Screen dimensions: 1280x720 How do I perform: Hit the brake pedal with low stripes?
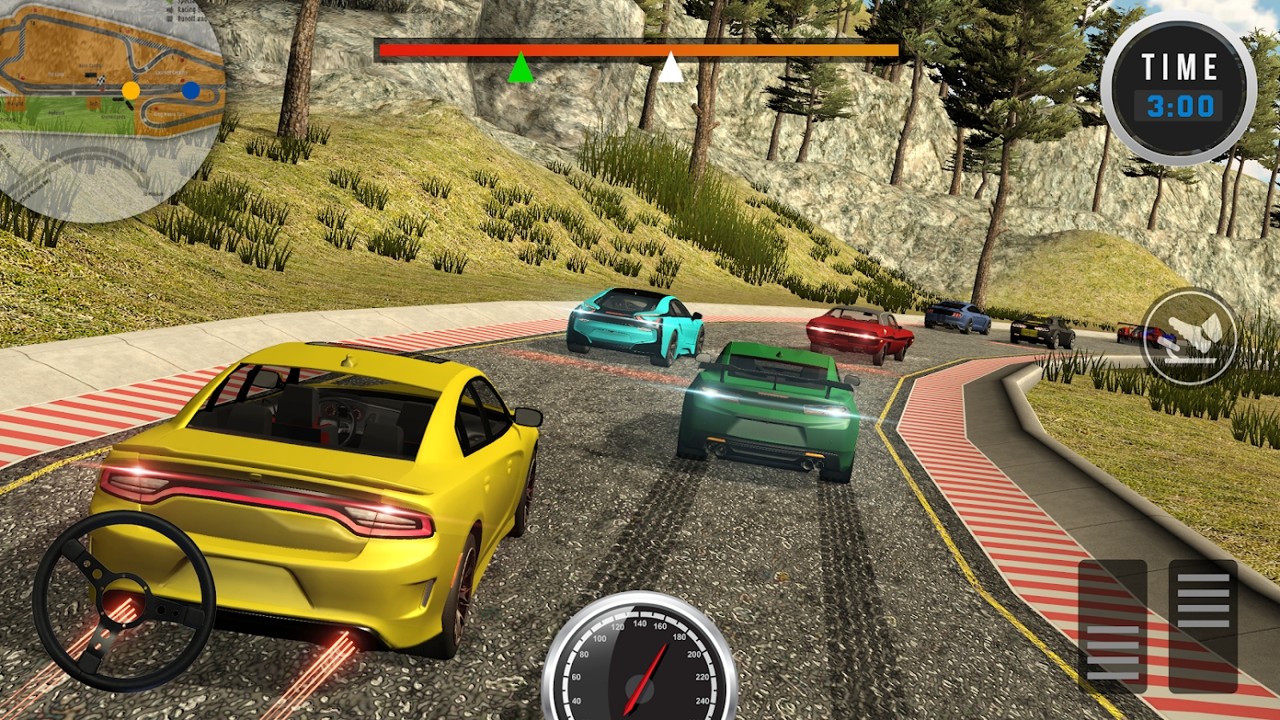pyautogui.click(x=1112, y=626)
